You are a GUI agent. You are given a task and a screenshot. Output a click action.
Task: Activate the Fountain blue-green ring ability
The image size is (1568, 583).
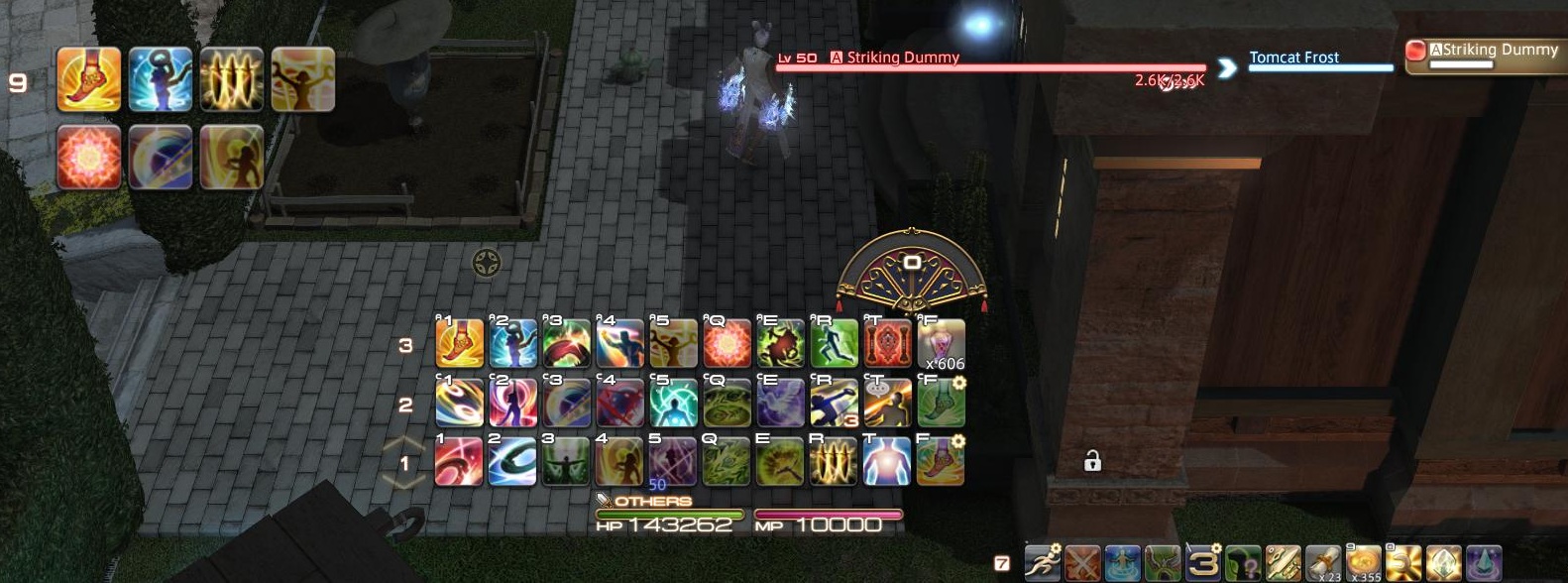pyautogui.click(x=512, y=462)
